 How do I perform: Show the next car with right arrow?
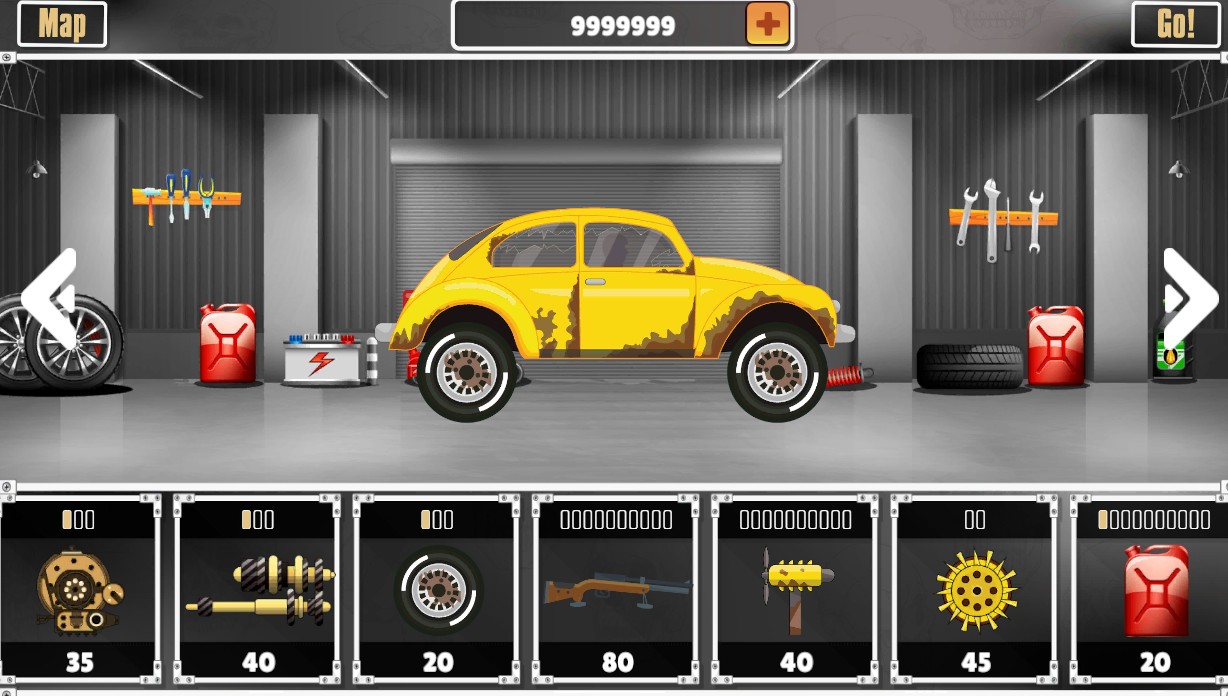click(x=1189, y=297)
